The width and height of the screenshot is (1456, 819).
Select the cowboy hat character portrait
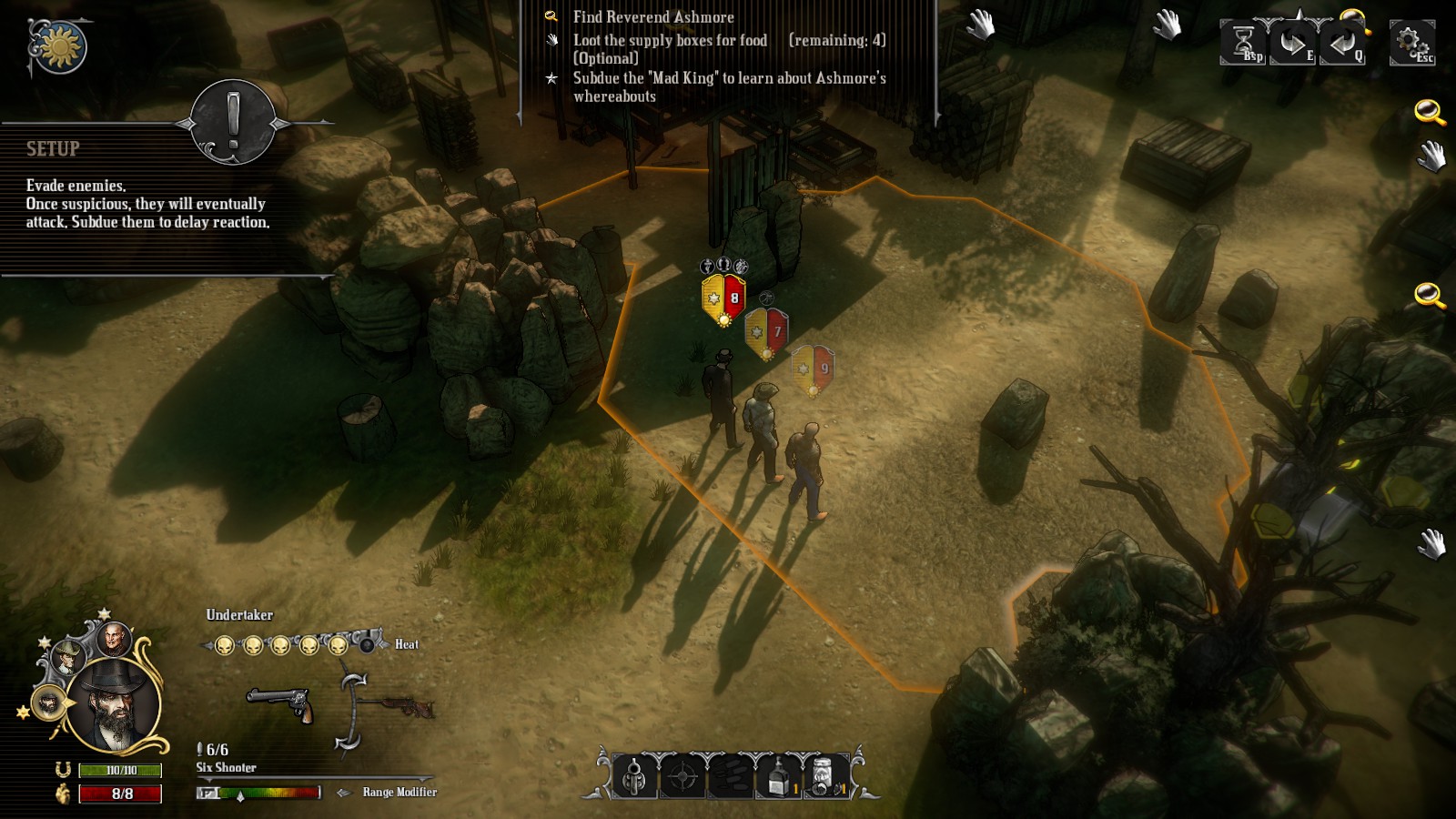click(68, 657)
